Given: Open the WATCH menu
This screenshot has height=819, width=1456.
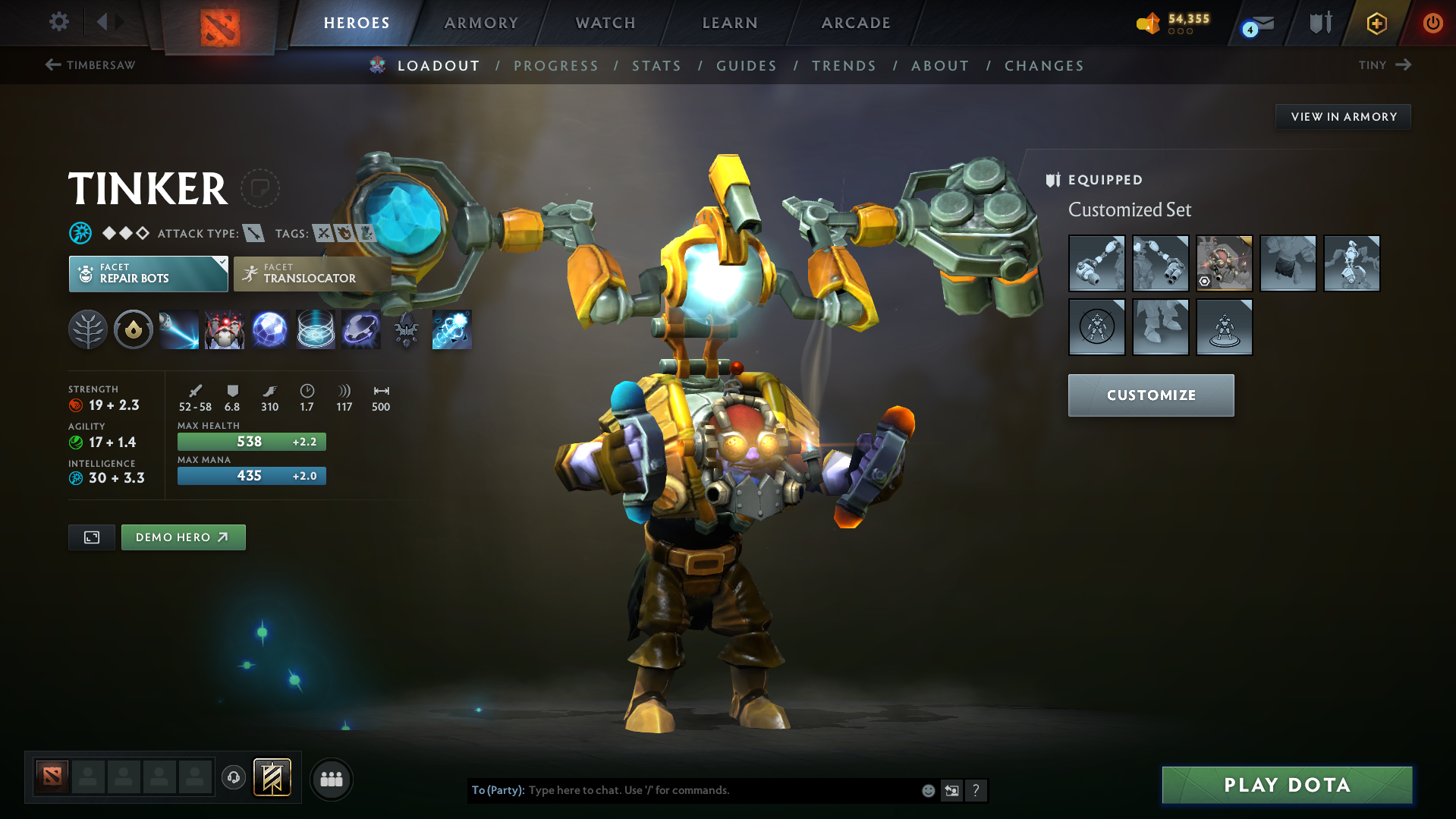Looking at the screenshot, I should tap(605, 23).
